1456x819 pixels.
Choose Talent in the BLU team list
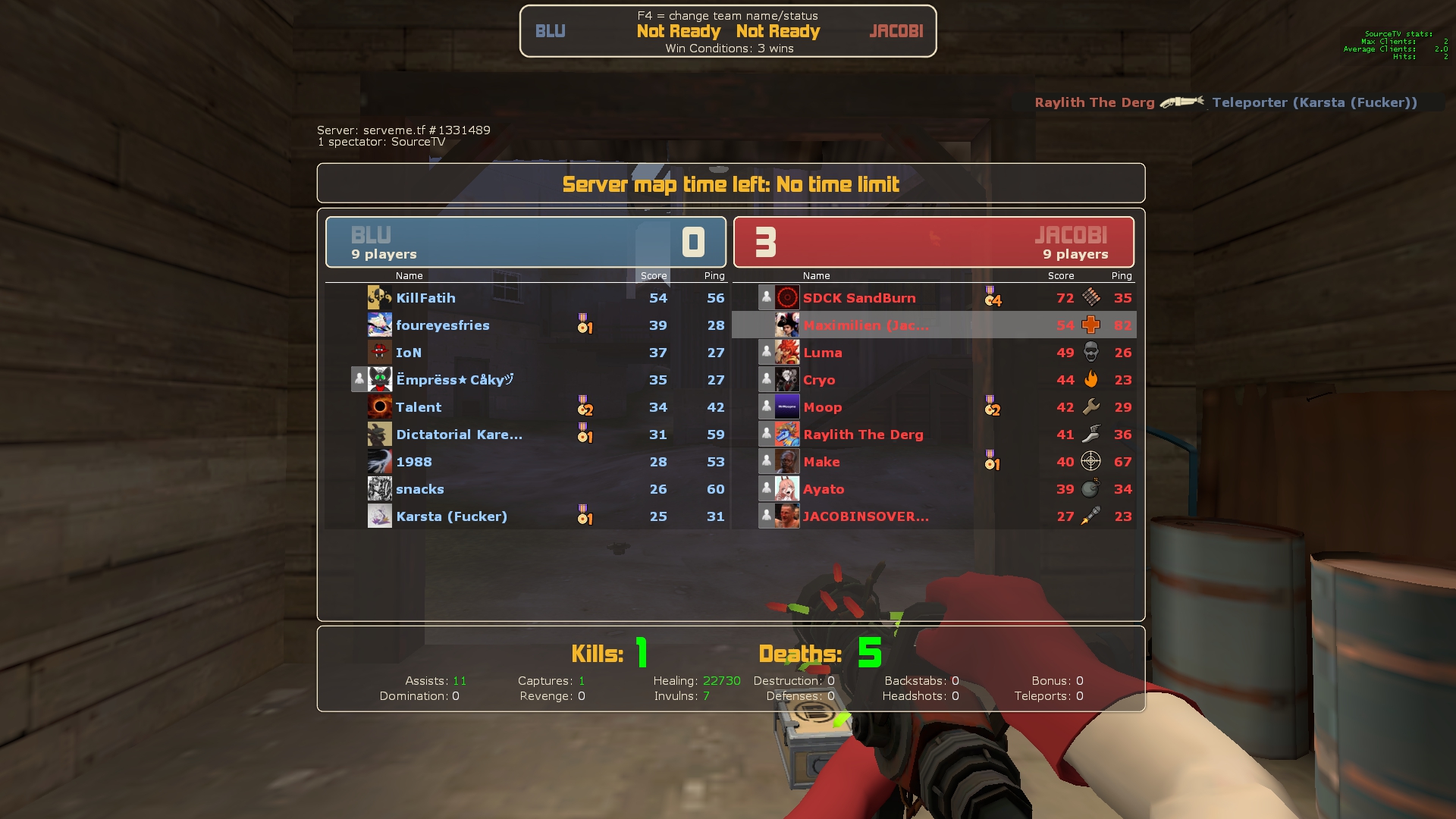click(418, 407)
